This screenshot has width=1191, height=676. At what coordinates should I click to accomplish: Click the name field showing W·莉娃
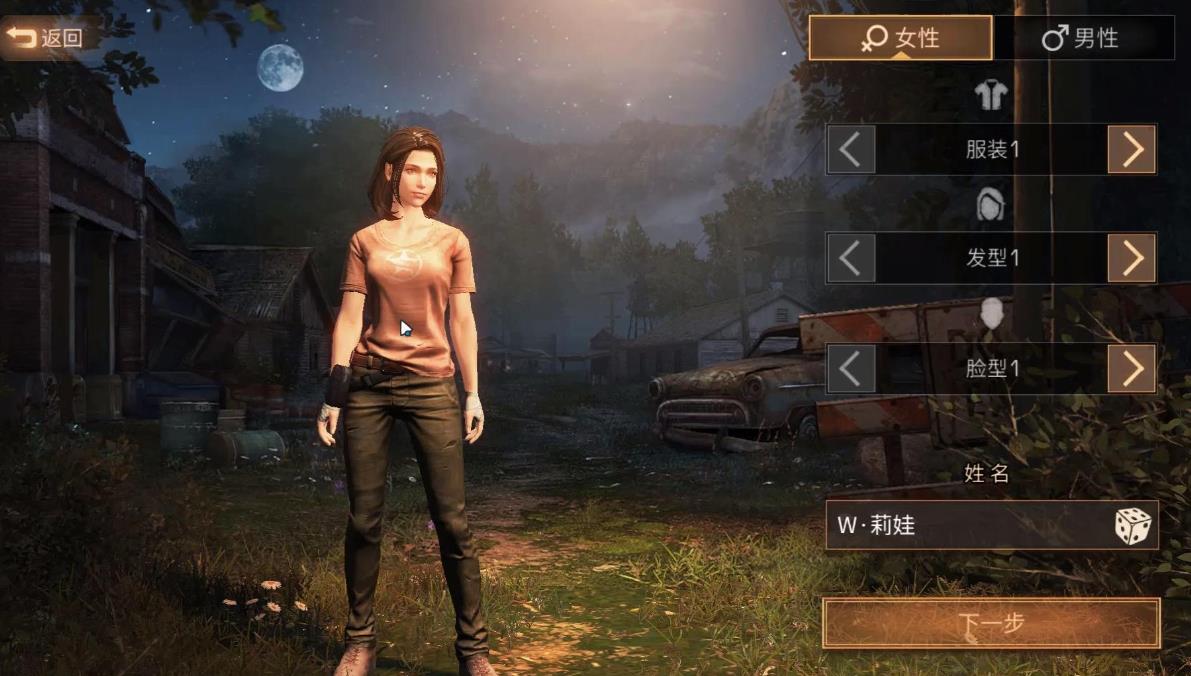point(960,525)
